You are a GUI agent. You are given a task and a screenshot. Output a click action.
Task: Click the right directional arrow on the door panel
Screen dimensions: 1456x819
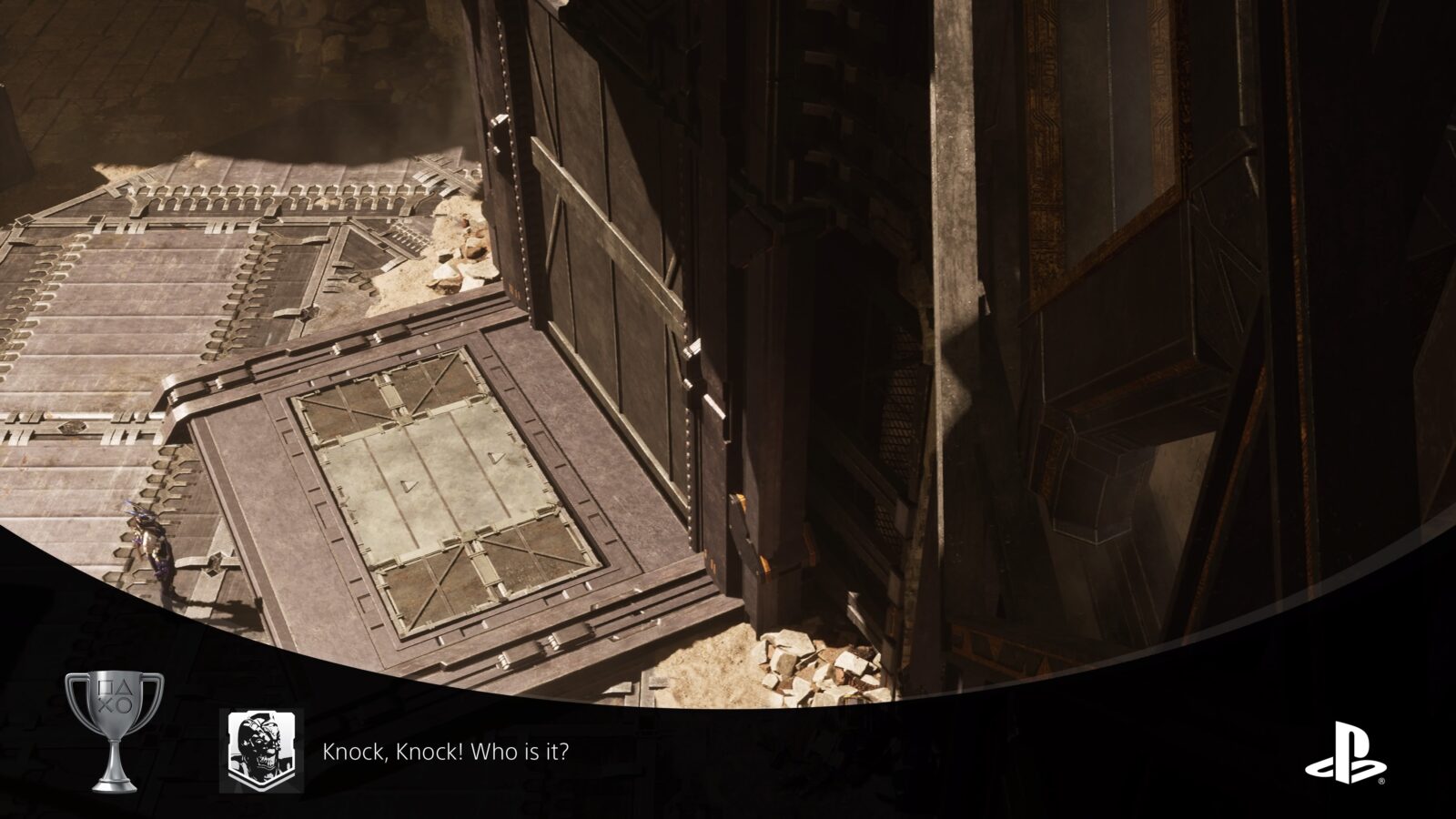[497, 458]
